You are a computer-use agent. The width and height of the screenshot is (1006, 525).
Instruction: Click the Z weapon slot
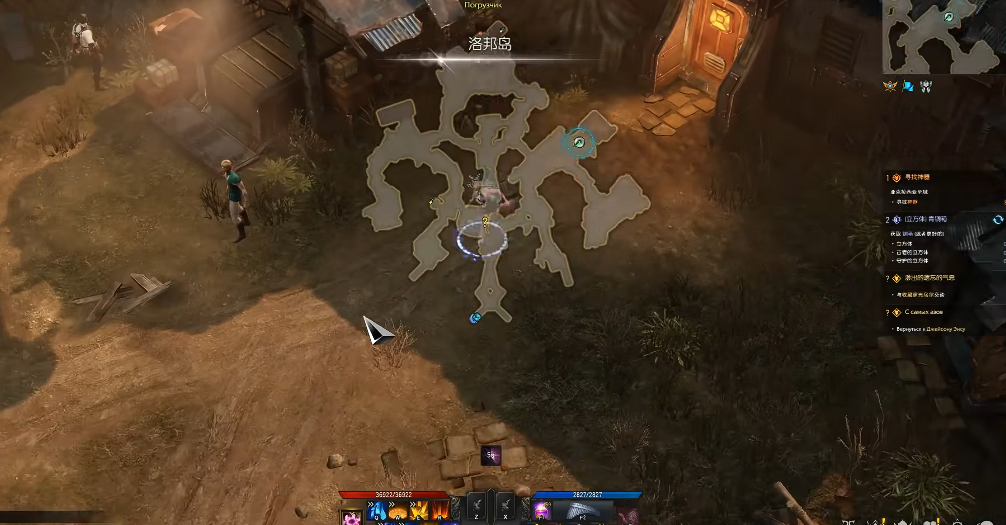[476, 508]
